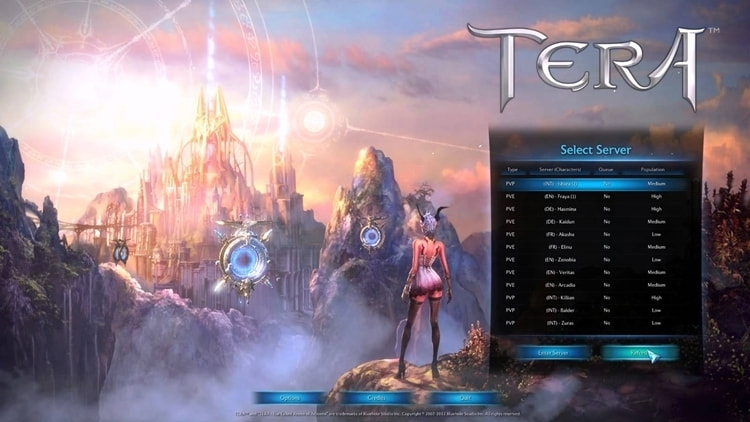Sort the list by Type column header
Screen dimensions: 750x422
point(512,170)
